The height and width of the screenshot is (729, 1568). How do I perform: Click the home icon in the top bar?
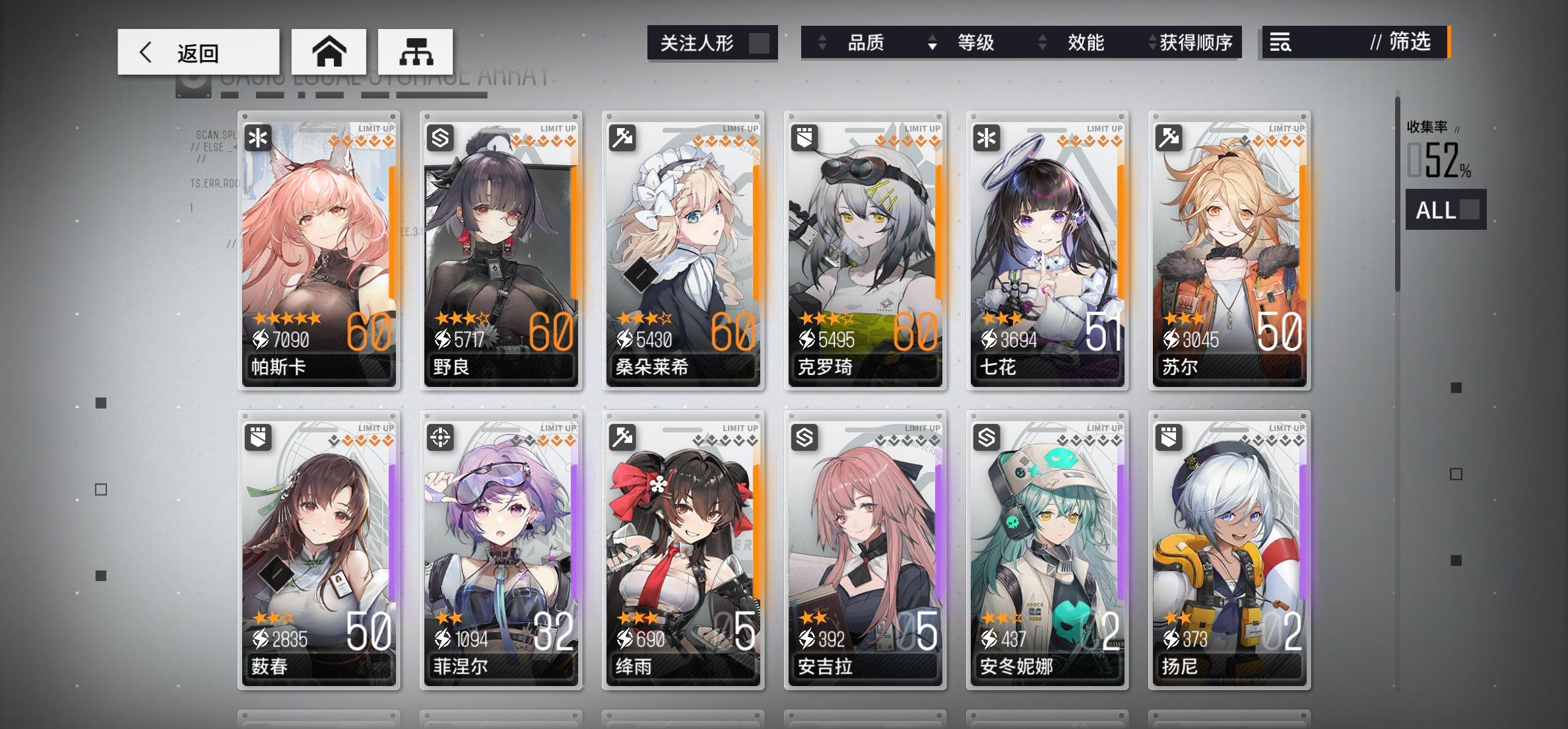pyautogui.click(x=331, y=51)
